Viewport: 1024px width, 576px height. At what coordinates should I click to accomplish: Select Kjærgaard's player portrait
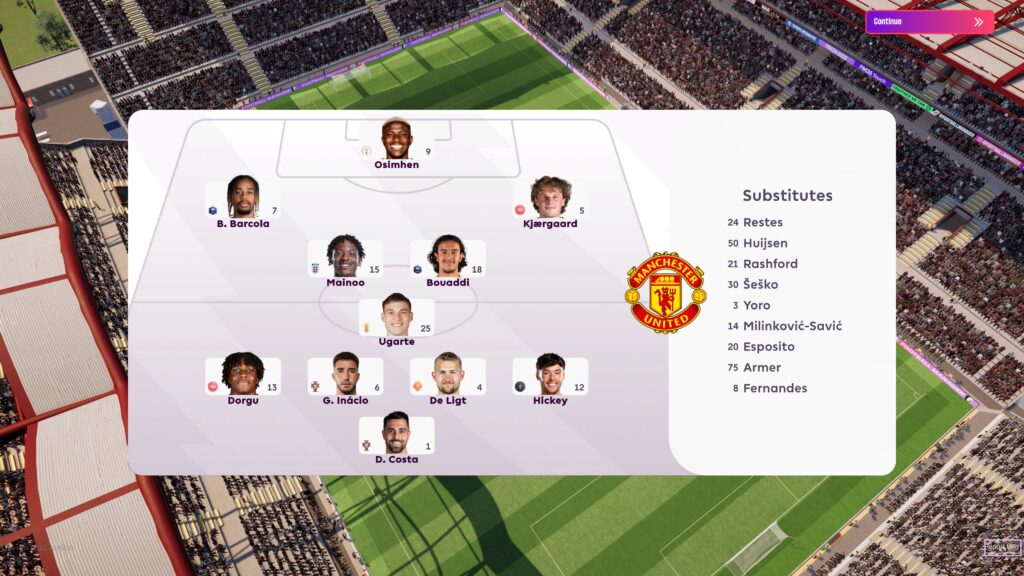pyautogui.click(x=550, y=199)
